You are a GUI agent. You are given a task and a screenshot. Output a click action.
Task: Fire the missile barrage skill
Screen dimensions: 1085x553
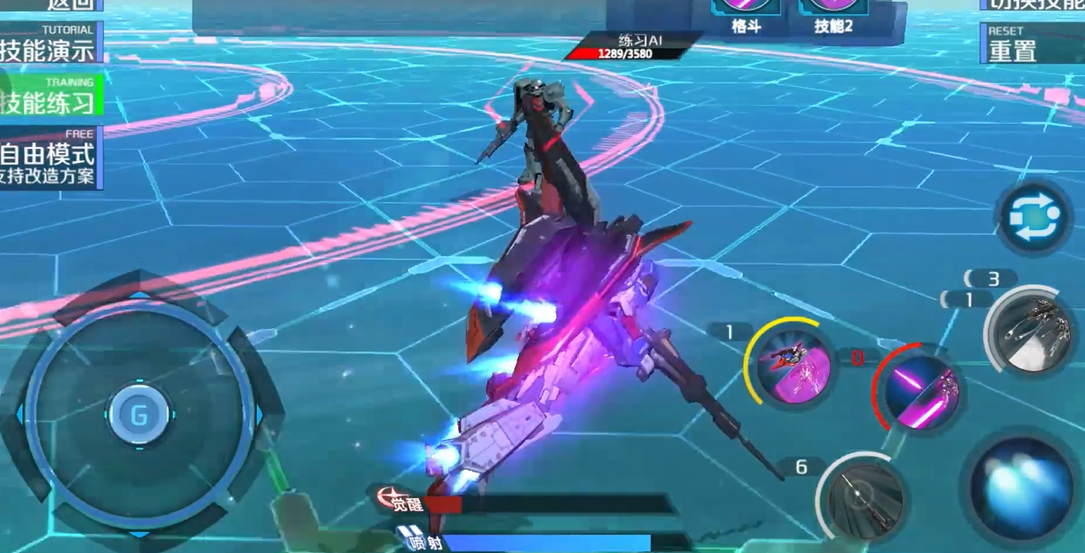coord(1029,332)
